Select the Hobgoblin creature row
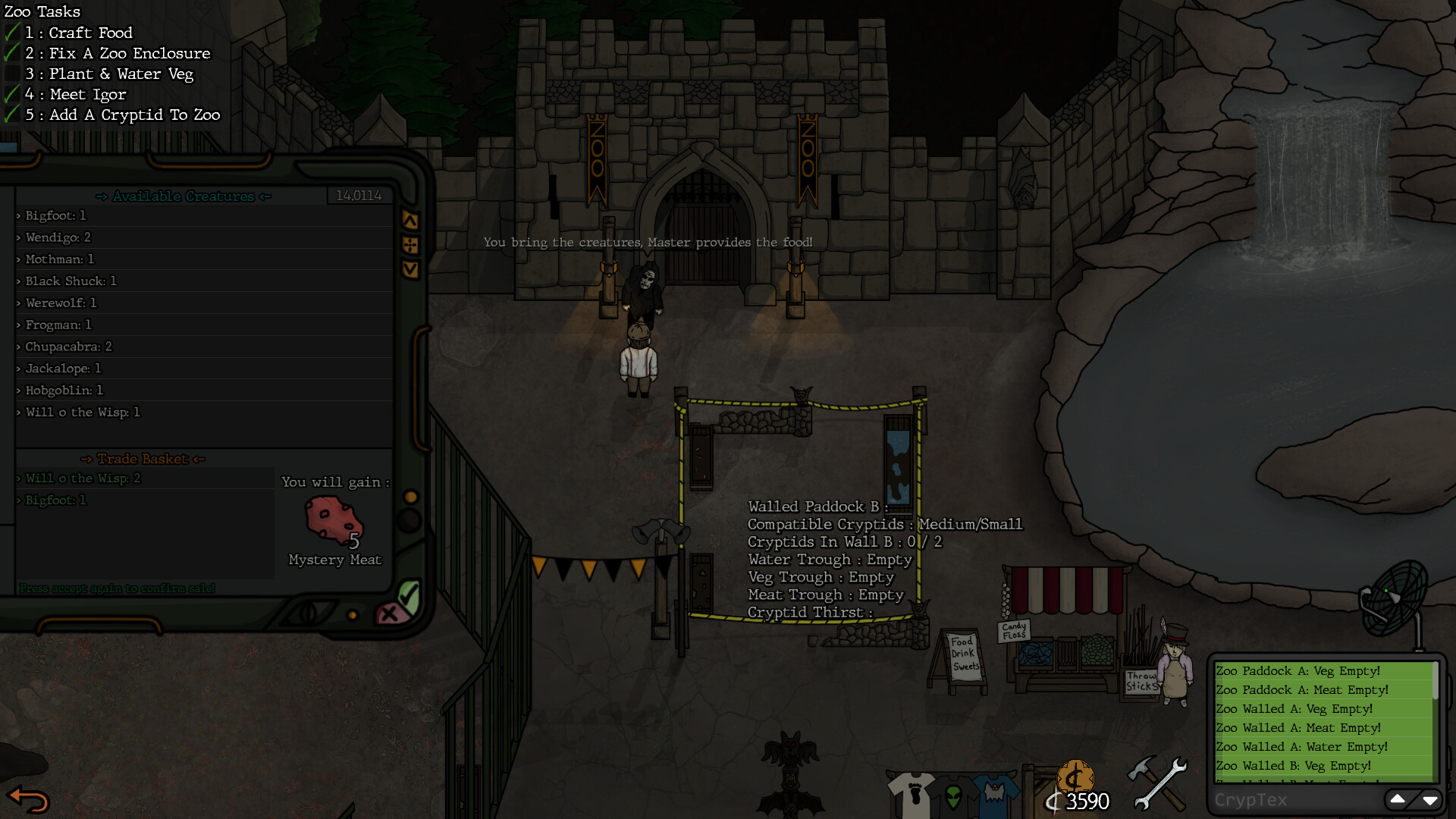This screenshot has width=1456, height=819. 64,391
